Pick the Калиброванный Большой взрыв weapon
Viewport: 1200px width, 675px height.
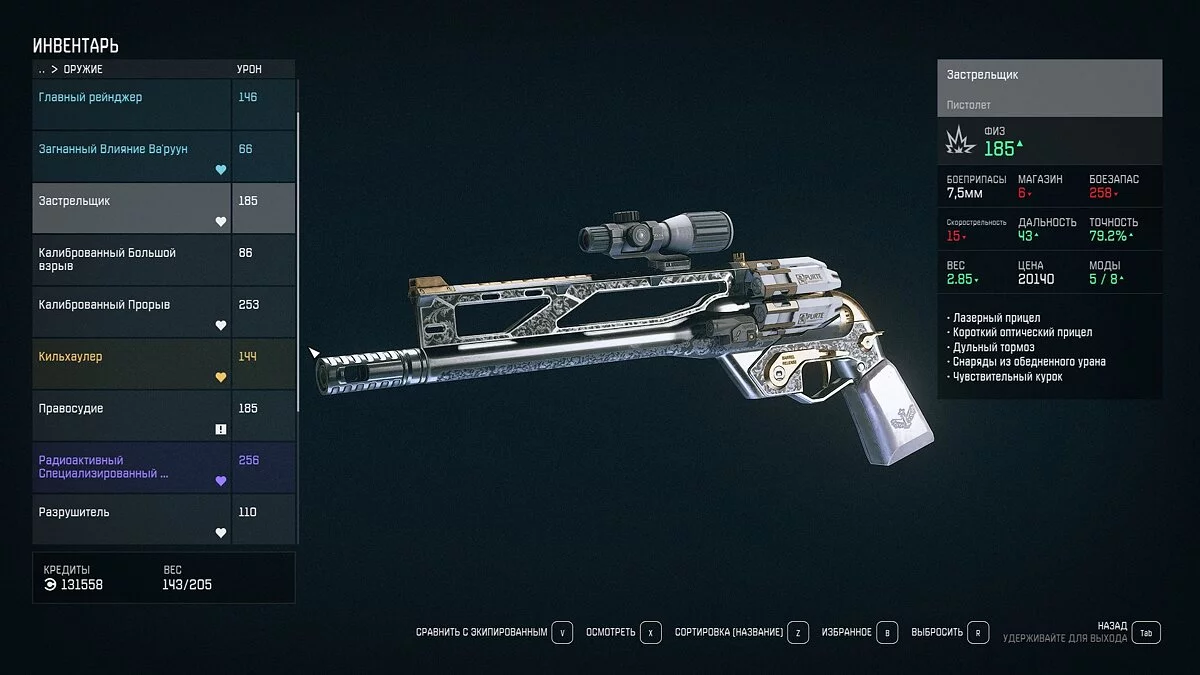click(130, 259)
